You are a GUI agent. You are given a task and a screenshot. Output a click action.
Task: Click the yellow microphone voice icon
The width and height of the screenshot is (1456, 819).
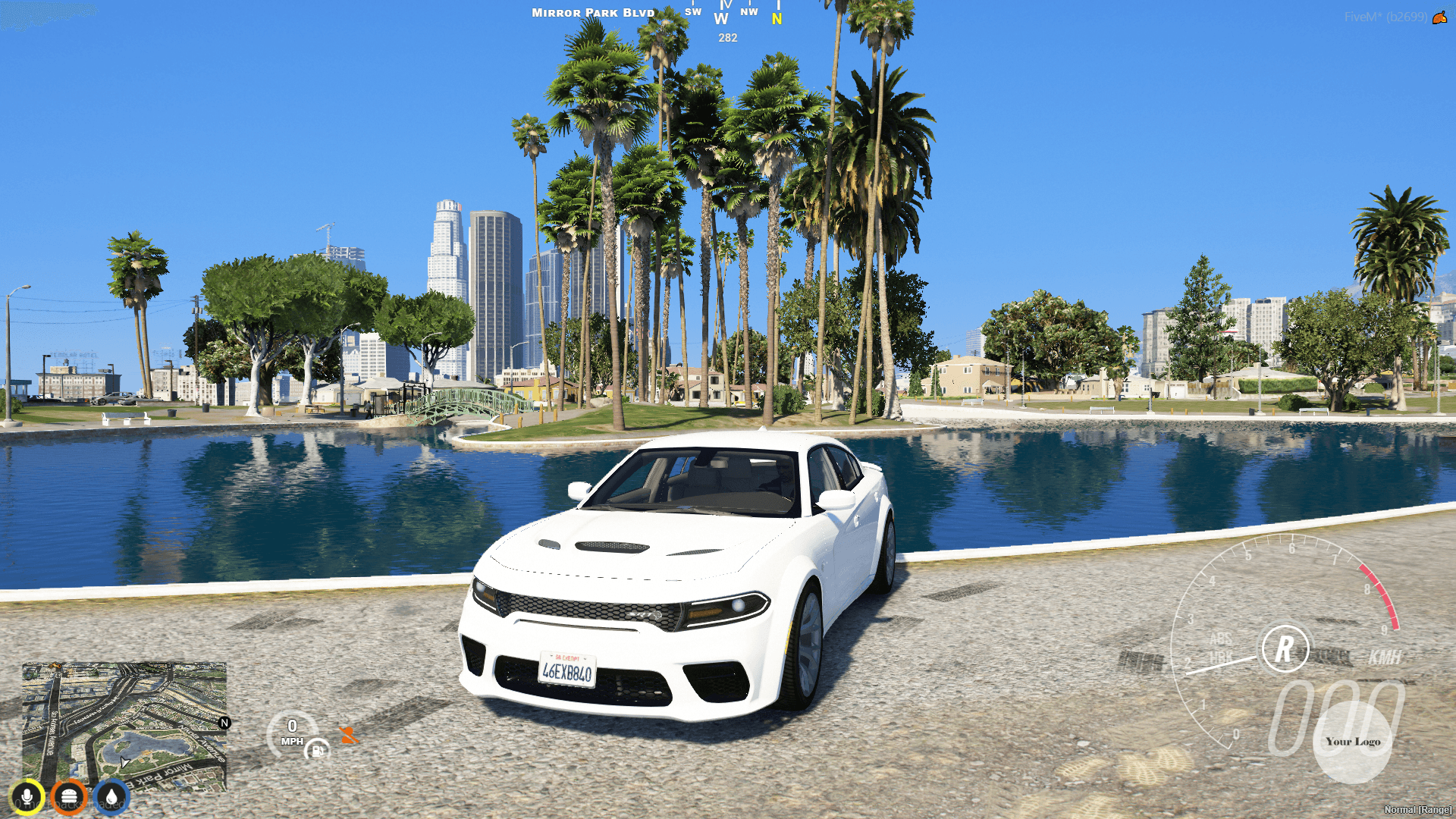click(x=27, y=795)
